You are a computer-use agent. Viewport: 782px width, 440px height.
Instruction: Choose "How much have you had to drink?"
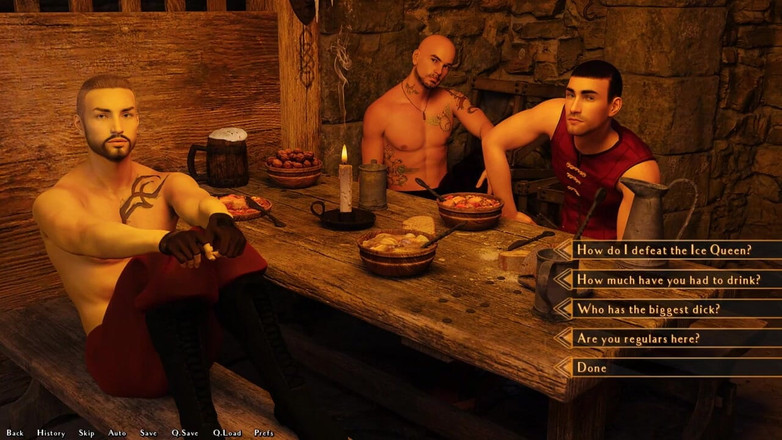tap(668, 280)
